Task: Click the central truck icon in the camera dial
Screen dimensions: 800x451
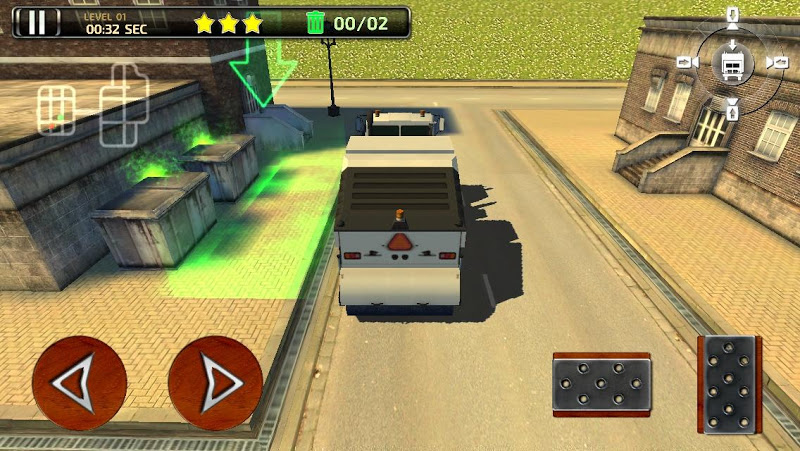Action: click(732, 63)
